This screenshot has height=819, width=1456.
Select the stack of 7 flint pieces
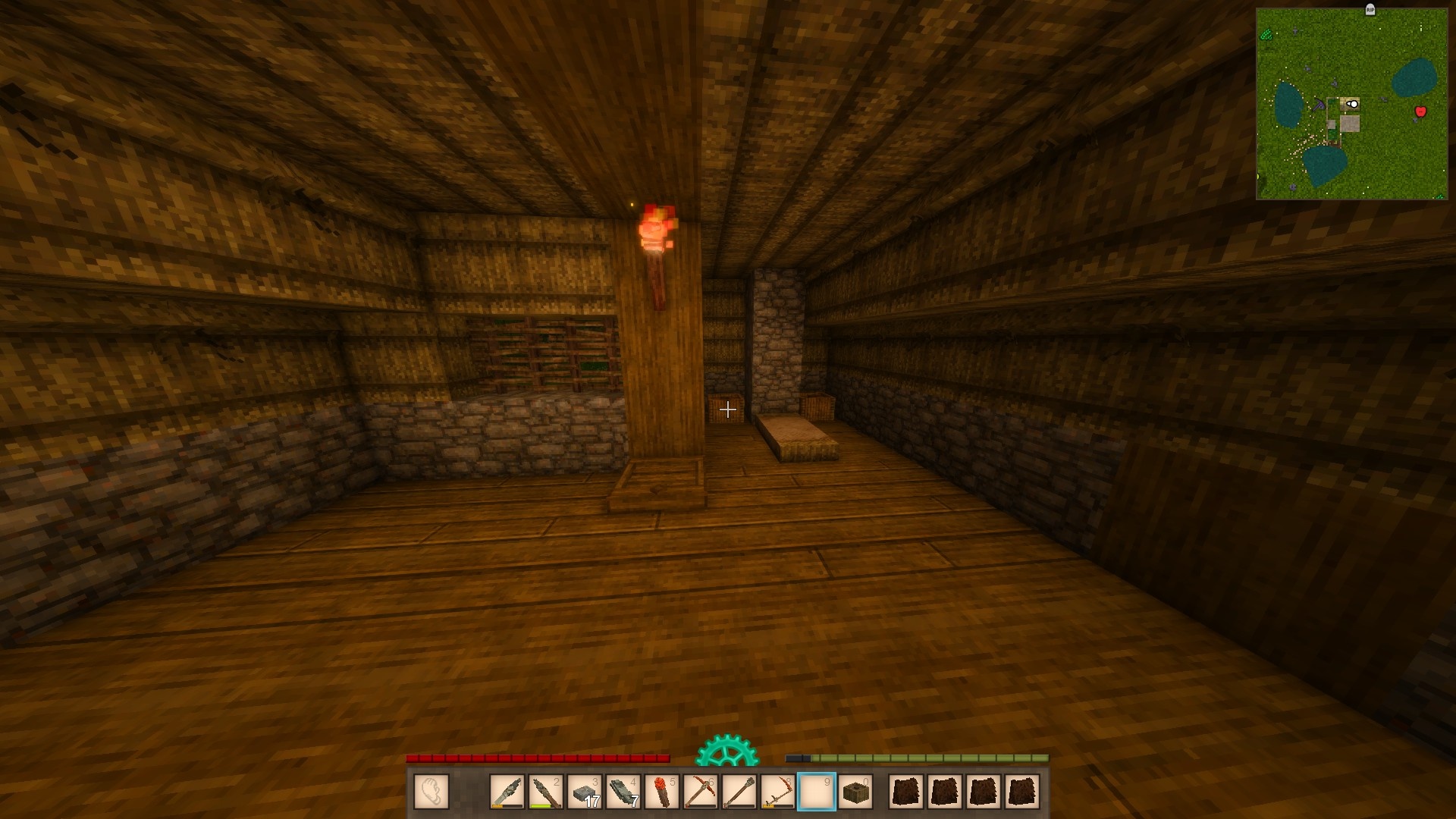(623, 792)
